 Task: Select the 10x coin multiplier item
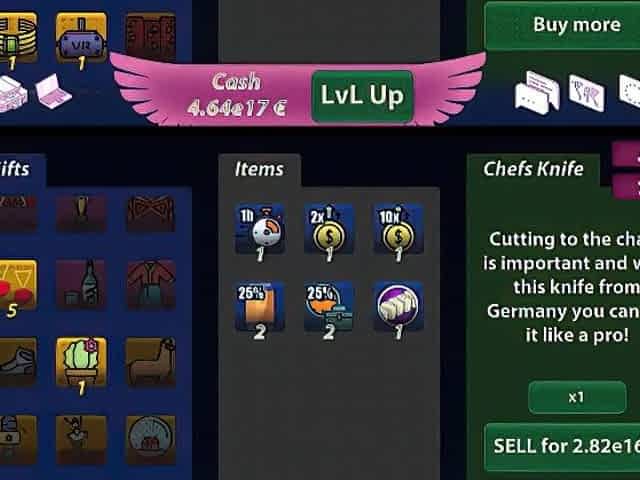398,227
